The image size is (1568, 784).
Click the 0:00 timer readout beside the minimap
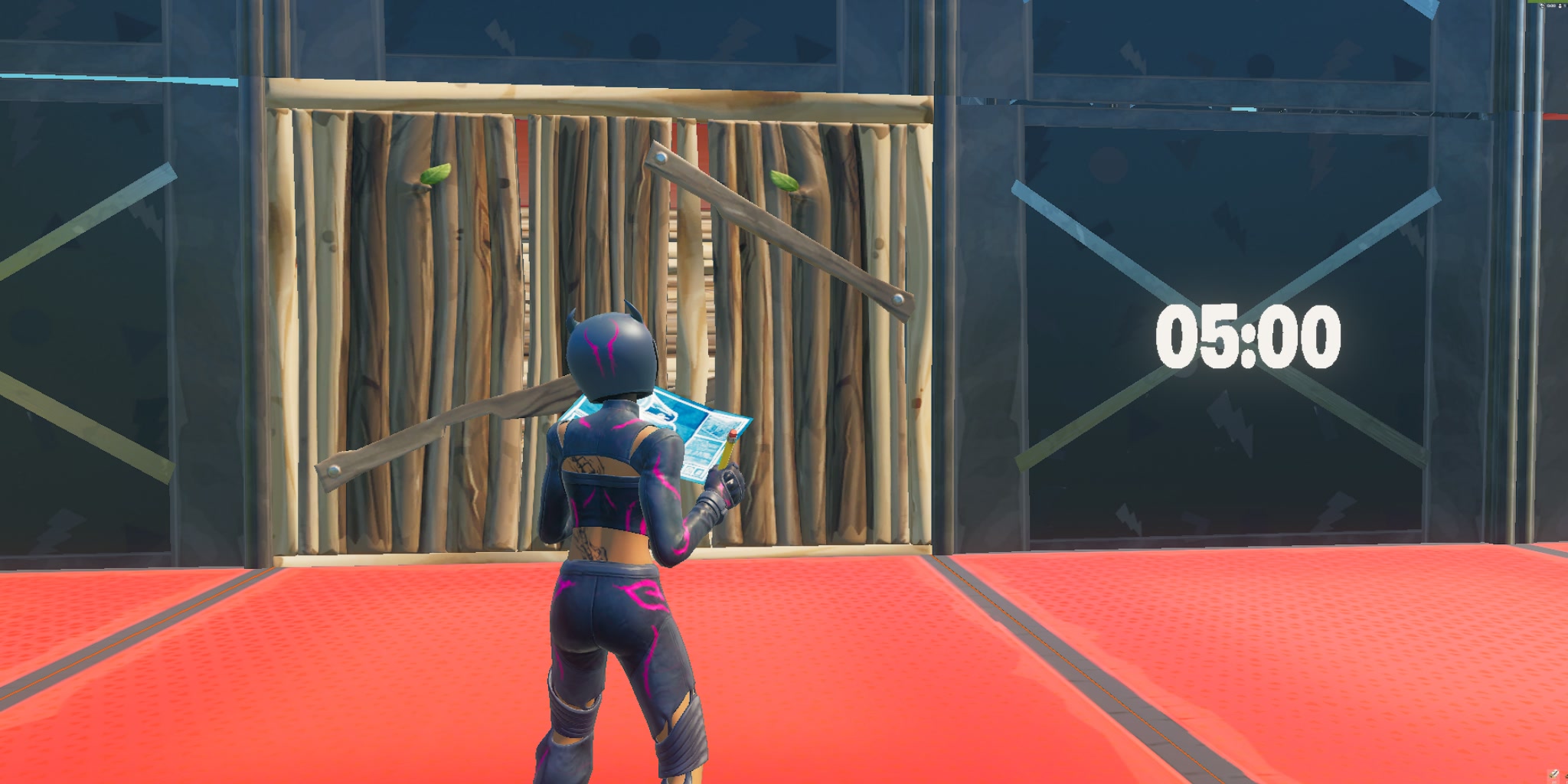point(1550,6)
